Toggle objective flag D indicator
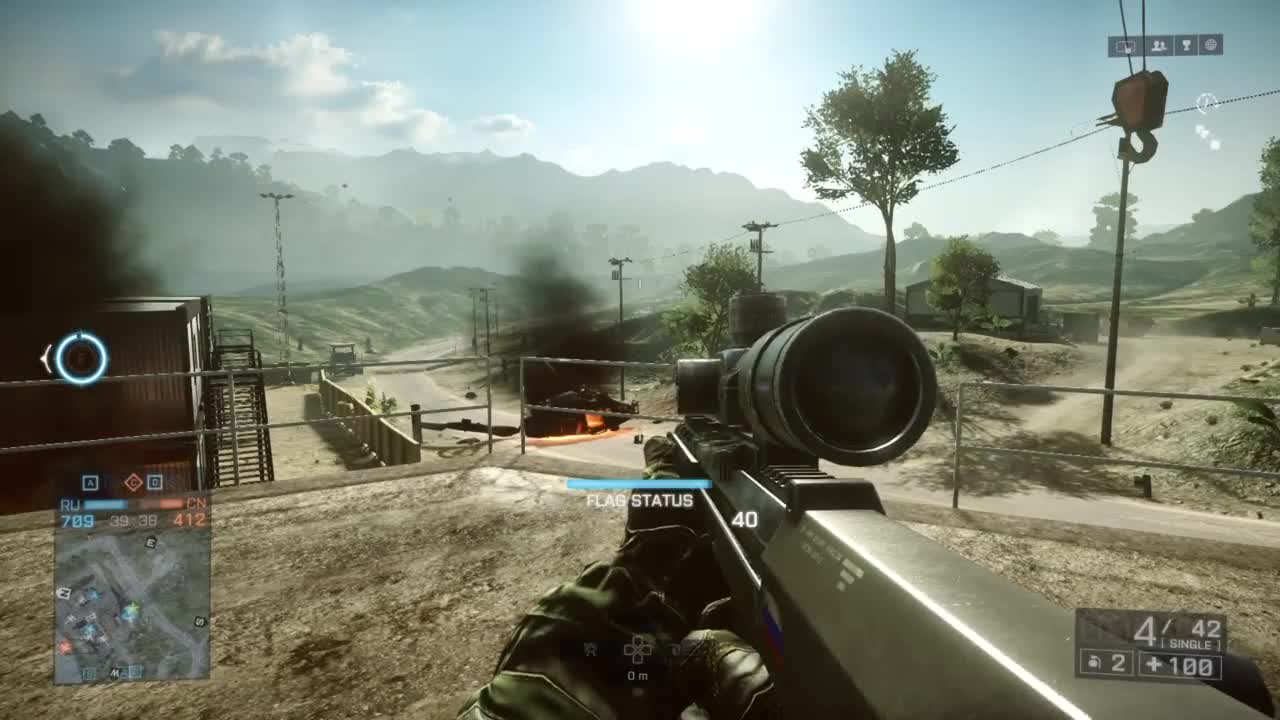This screenshot has height=720, width=1280. [x=154, y=482]
